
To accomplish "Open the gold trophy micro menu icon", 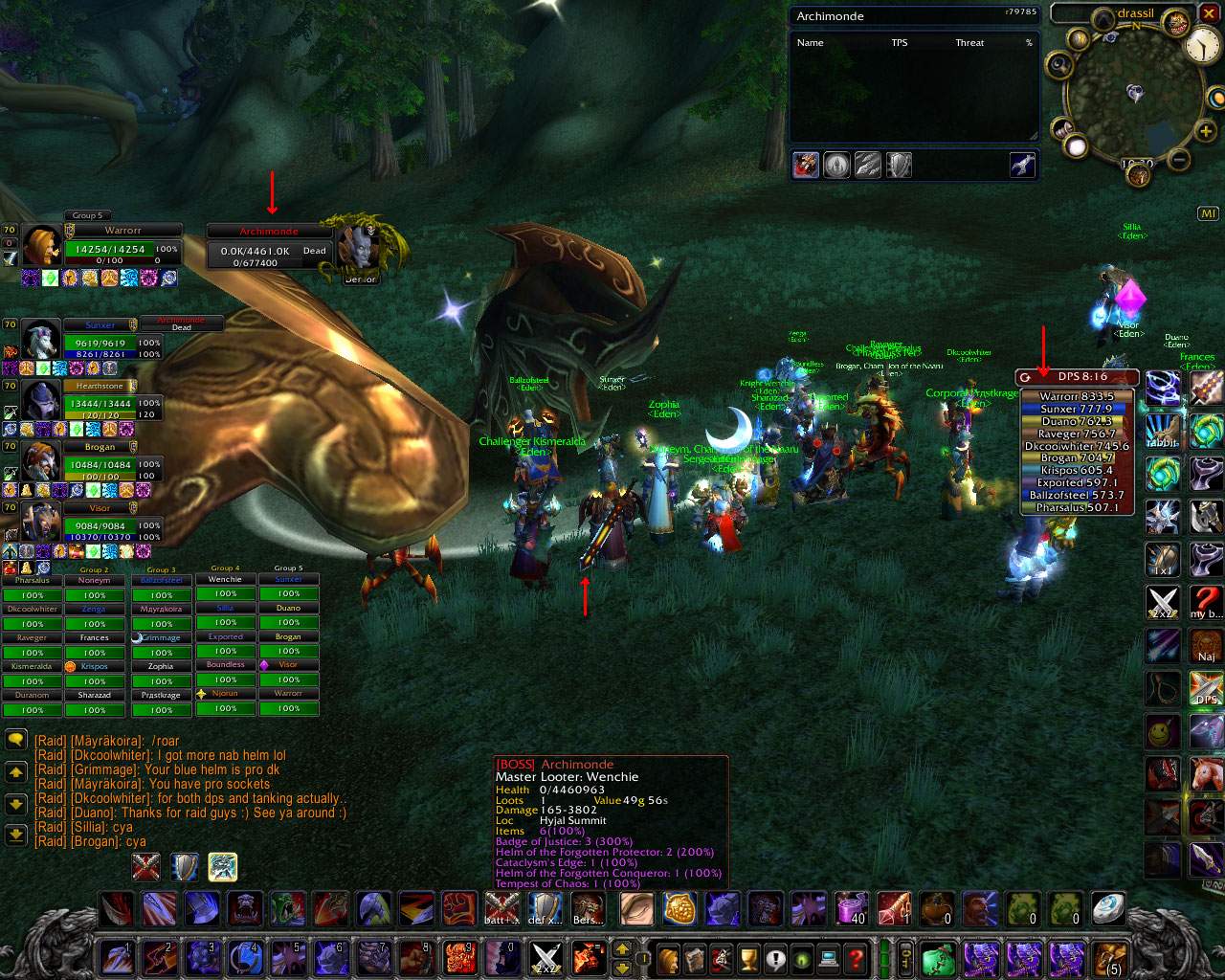I will pos(748,957).
